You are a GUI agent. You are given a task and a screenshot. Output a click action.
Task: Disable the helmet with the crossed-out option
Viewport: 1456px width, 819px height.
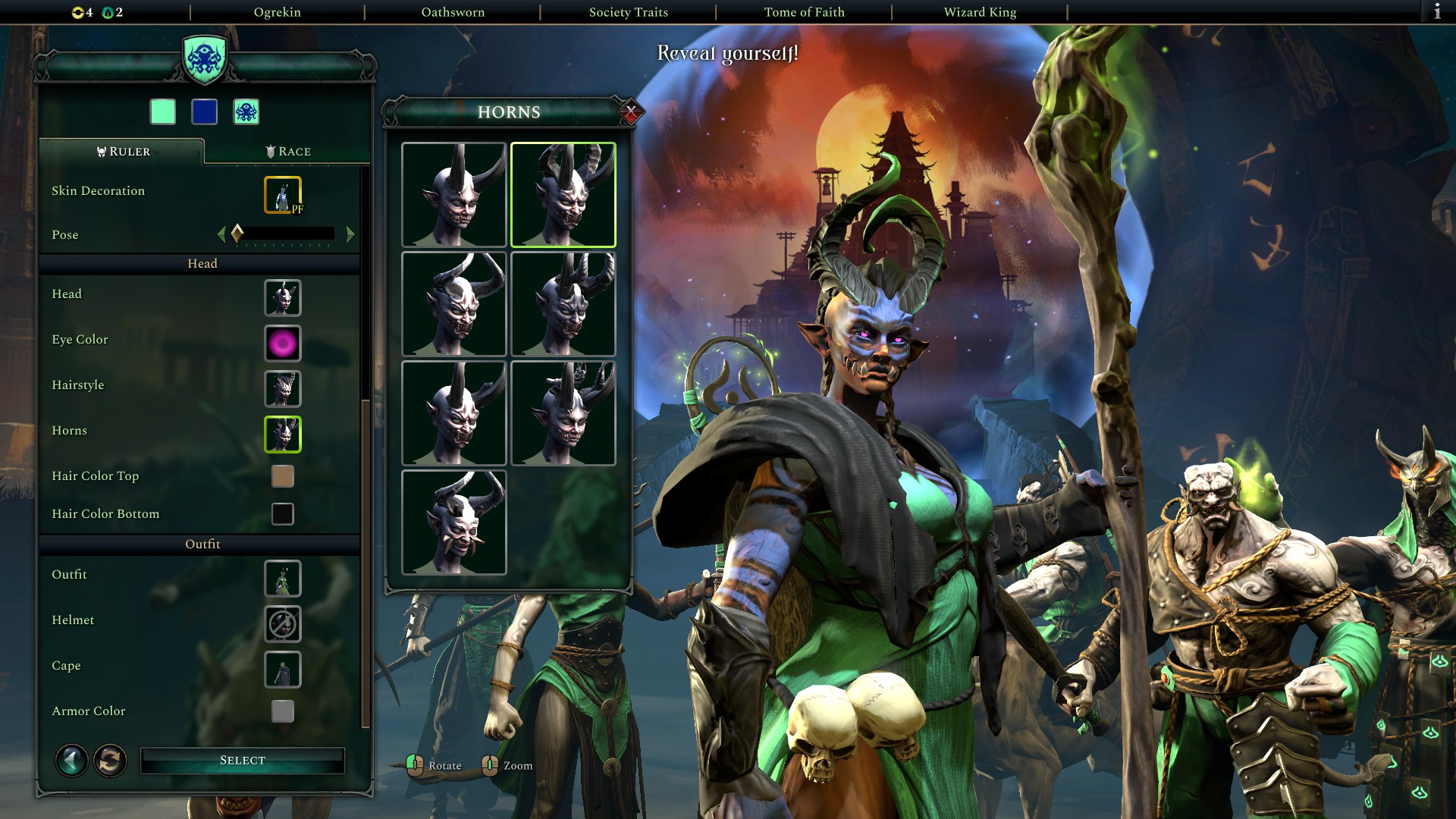coord(282,623)
